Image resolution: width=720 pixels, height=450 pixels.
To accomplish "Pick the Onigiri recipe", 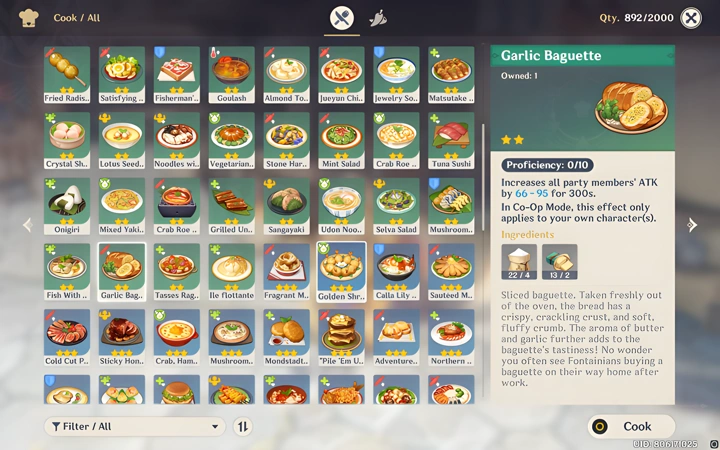I will point(66,207).
